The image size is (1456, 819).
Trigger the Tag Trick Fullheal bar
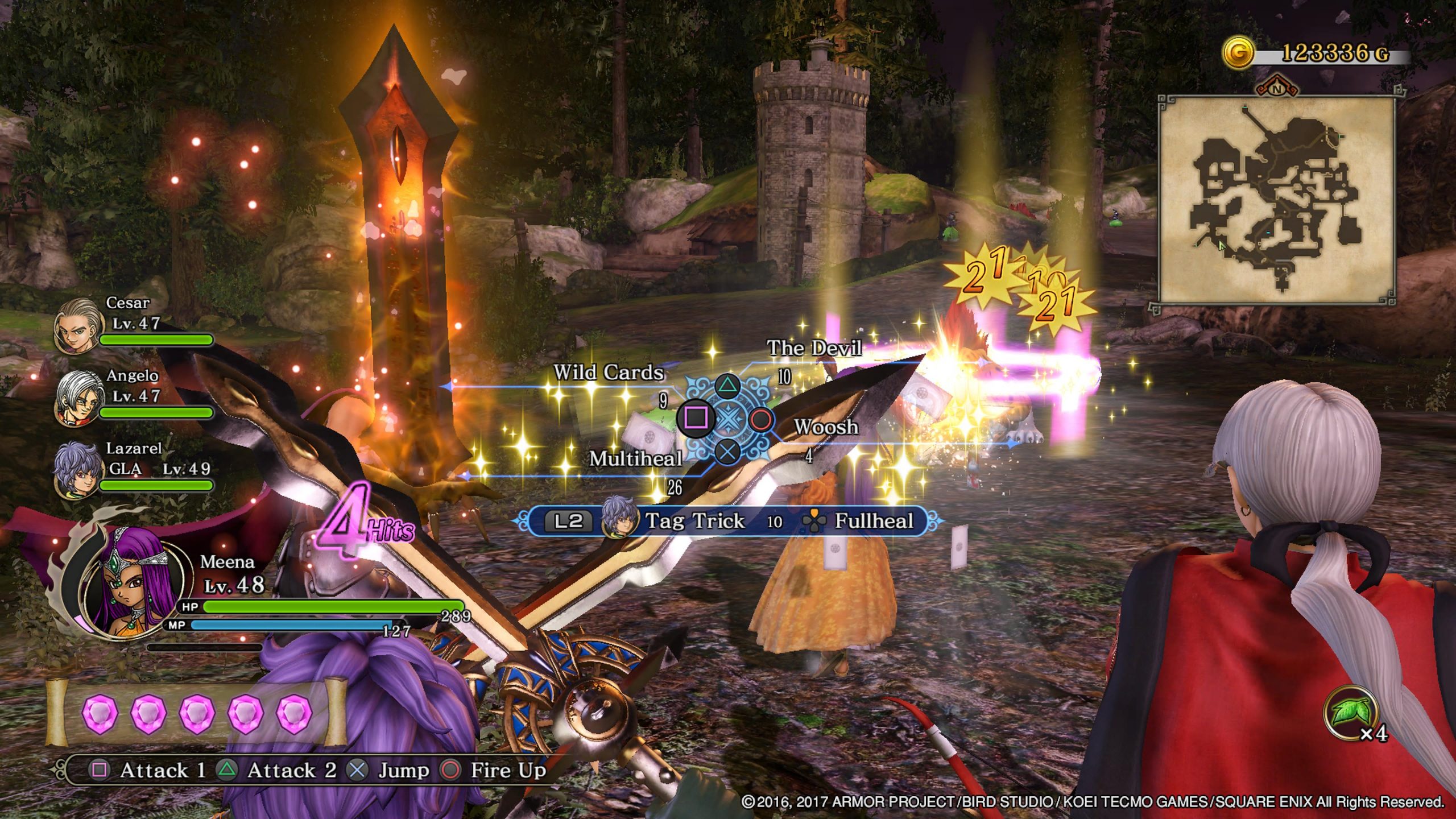(x=729, y=521)
